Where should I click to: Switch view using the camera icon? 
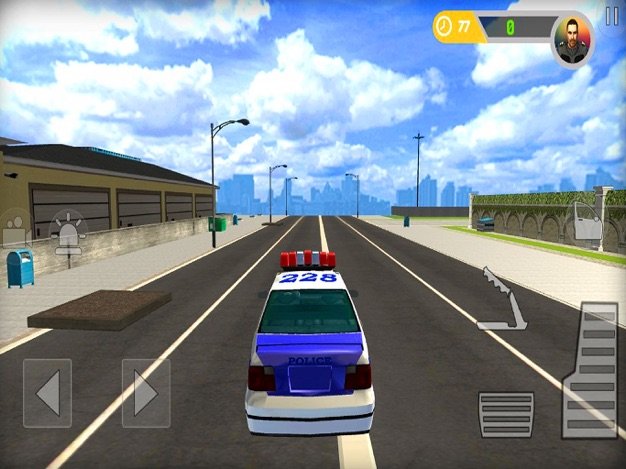[16, 228]
